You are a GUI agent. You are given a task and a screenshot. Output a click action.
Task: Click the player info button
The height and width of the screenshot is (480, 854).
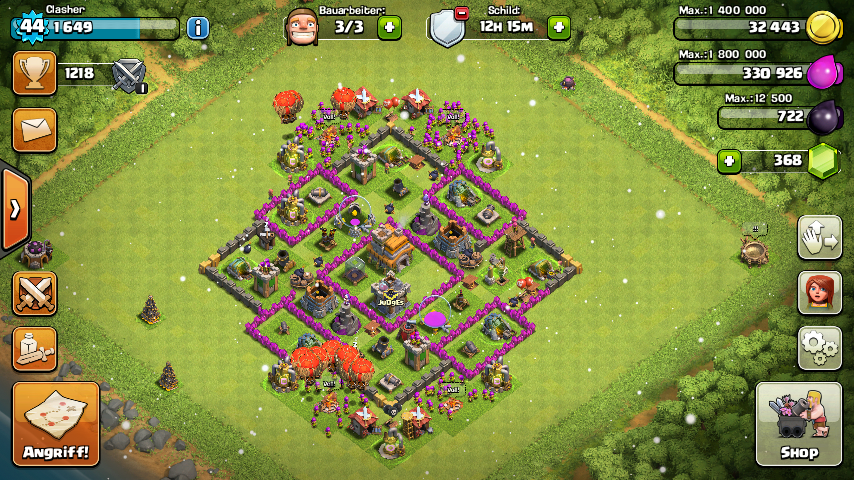pos(198,27)
